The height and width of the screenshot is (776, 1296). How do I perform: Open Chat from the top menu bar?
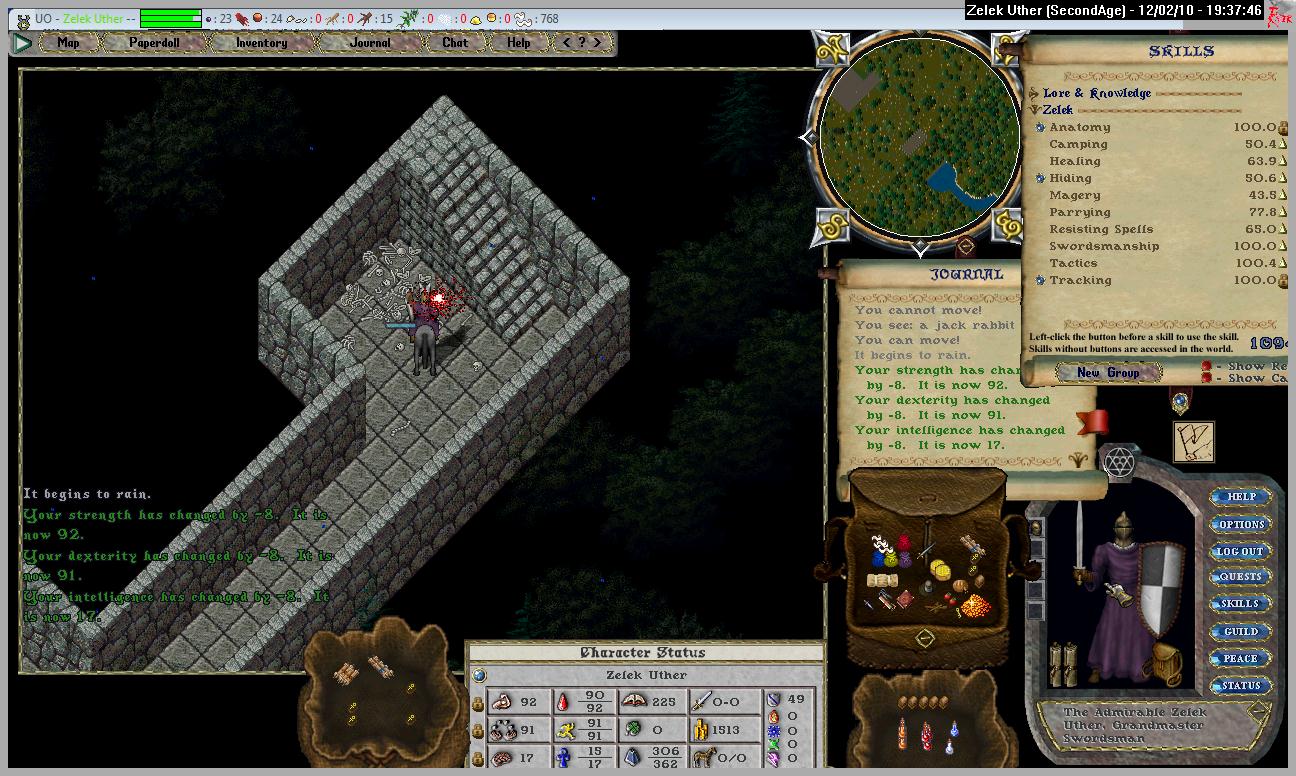(455, 43)
